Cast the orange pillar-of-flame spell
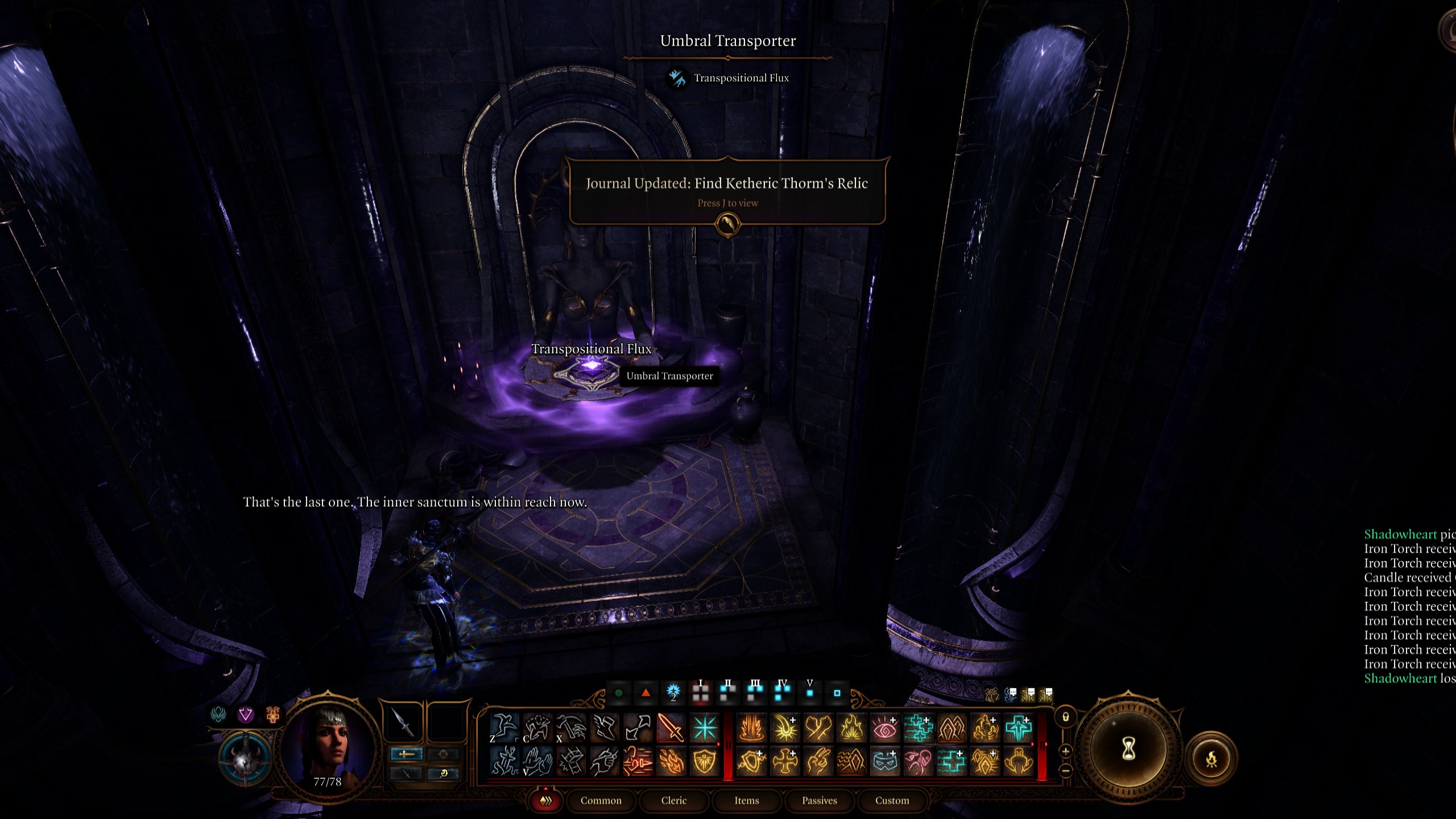1456x819 pixels. (x=751, y=728)
